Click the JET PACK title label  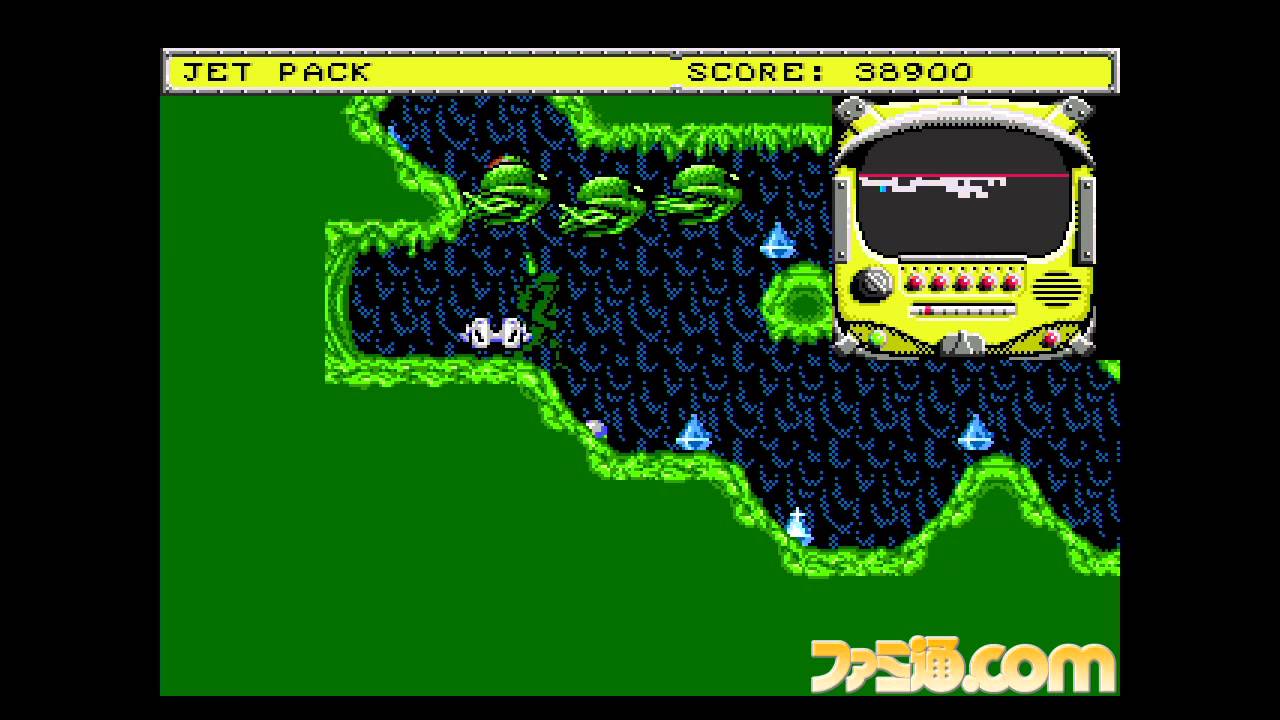(275, 71)
